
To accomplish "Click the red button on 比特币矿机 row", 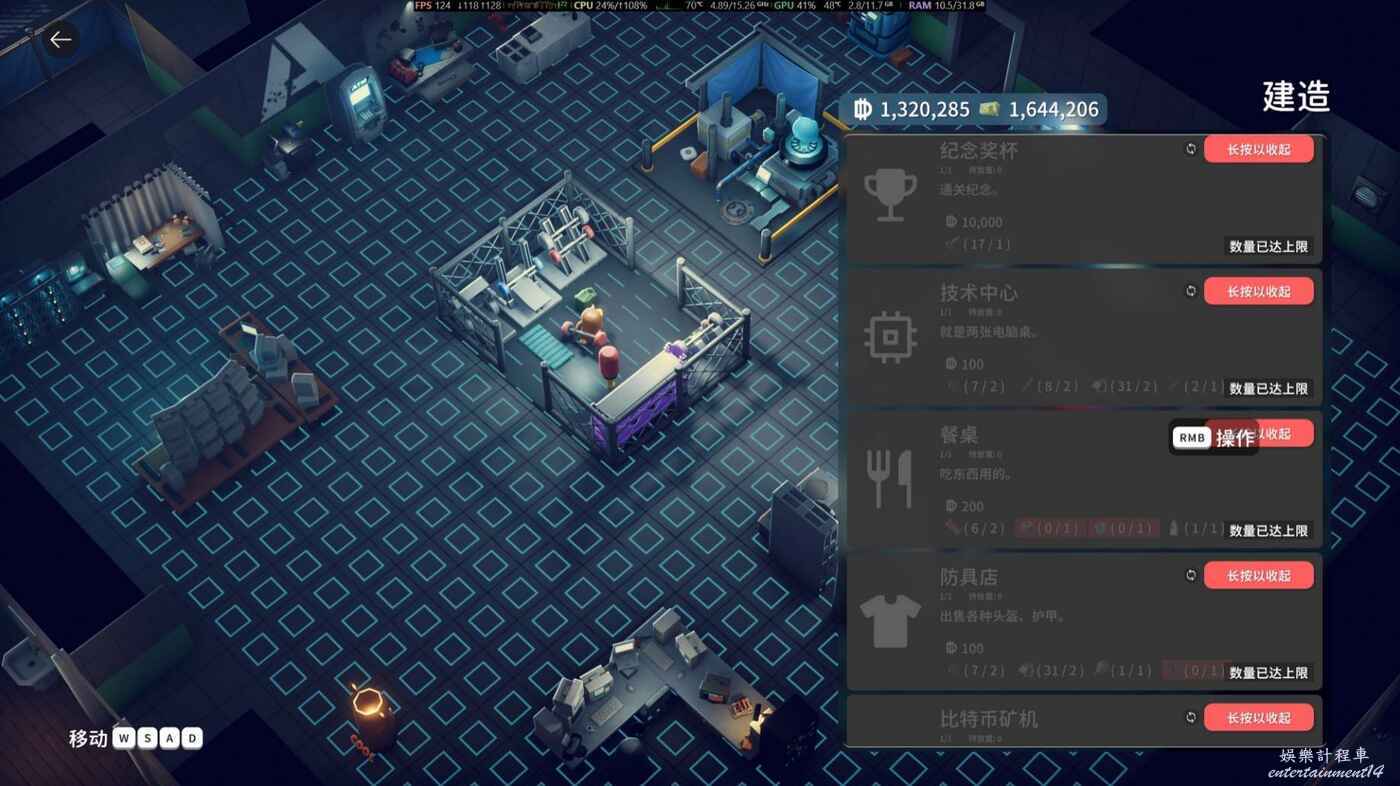I will [x=1258, y=717].
